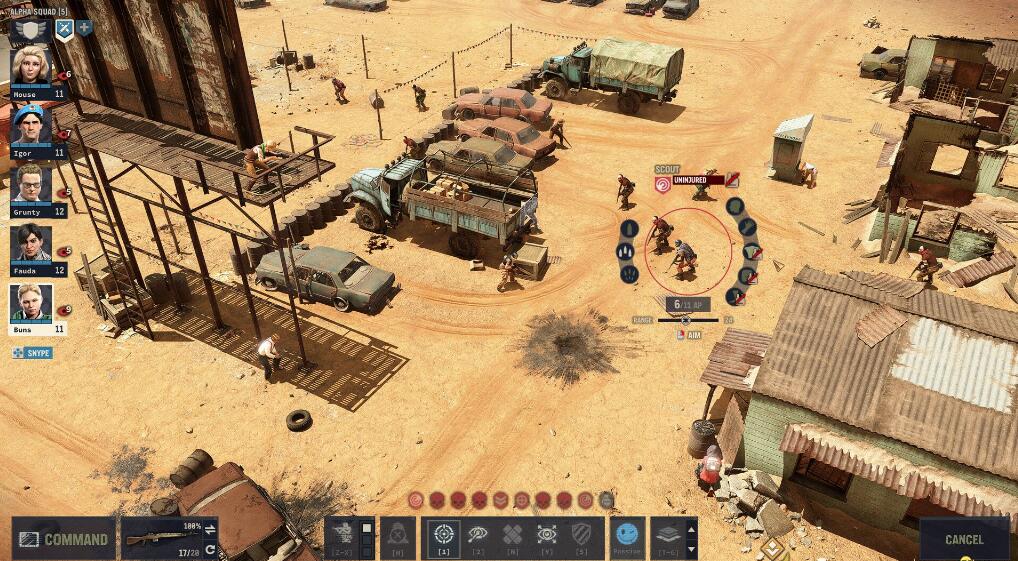The width and height of the screenshot is (1018, 561).
Task: Select Mouse's squad portrait
Action: tap(30, 68)
